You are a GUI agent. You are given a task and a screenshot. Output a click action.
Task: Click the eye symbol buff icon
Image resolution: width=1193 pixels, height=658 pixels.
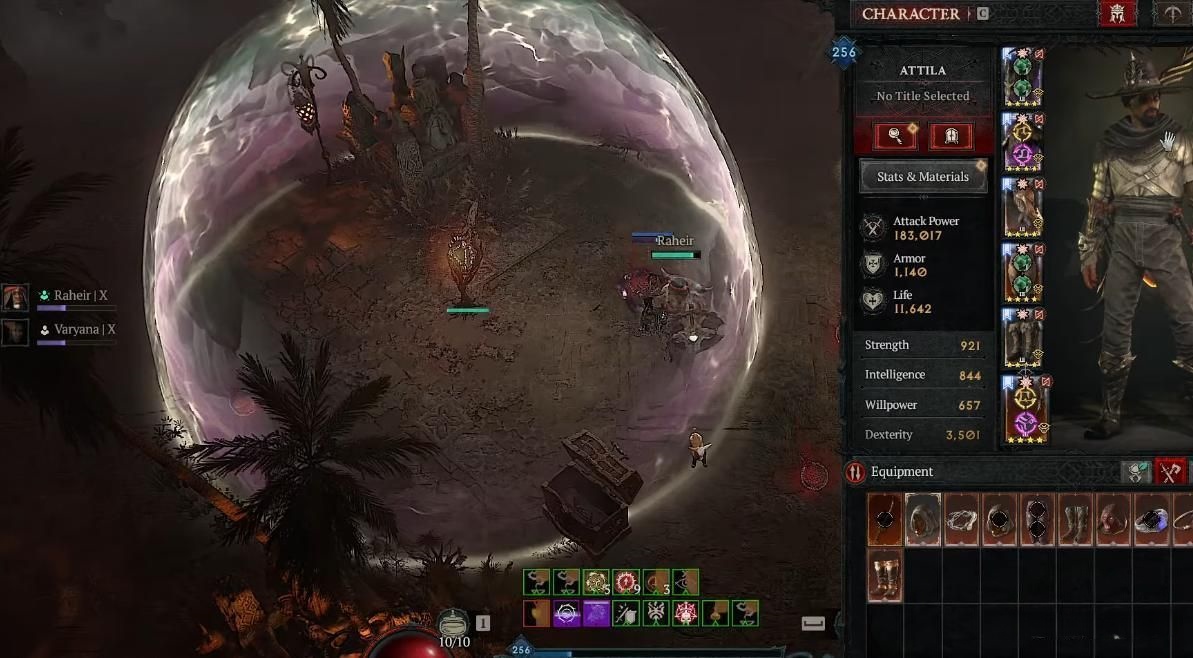click(683, 582)
